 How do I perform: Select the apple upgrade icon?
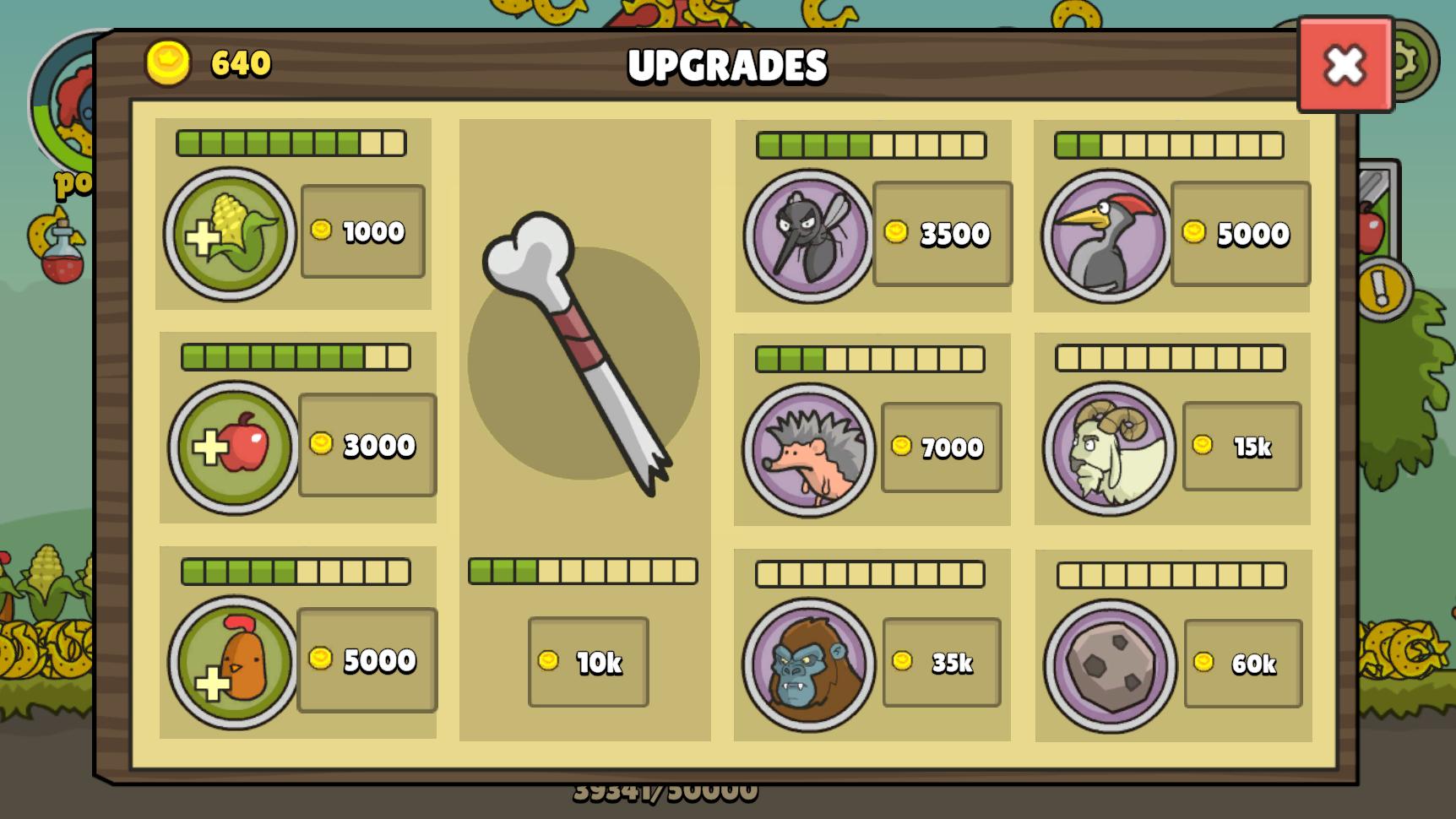pos(229,443)
